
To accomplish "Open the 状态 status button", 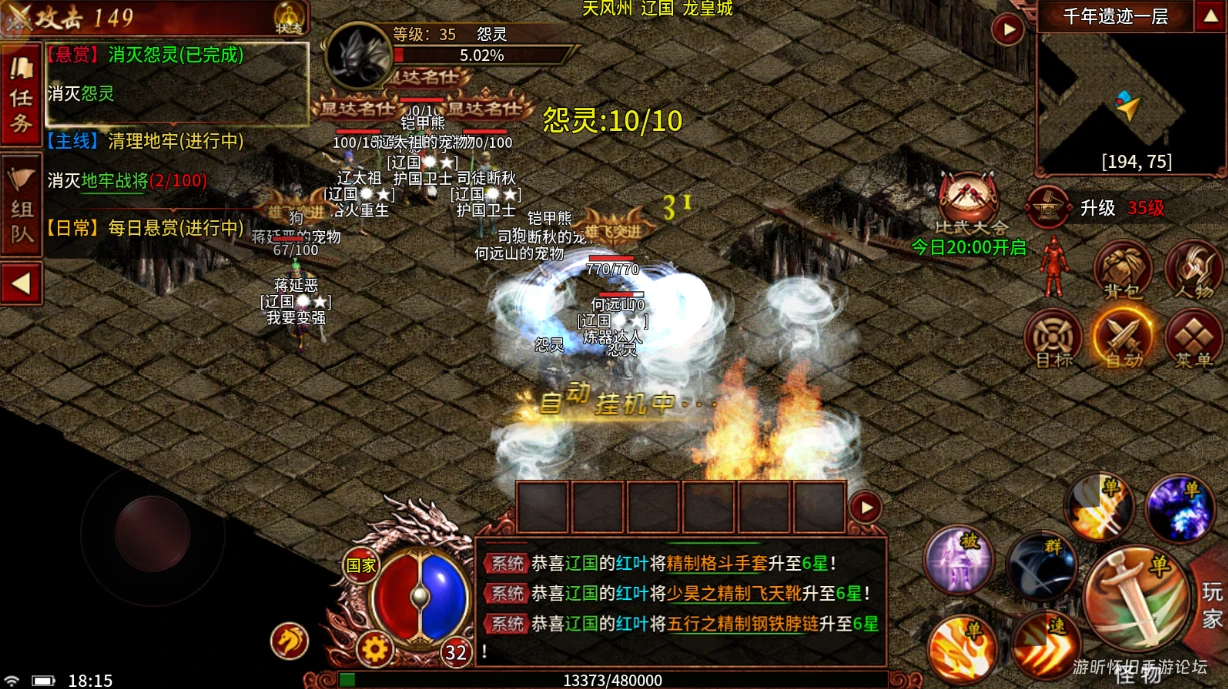I will pos(289,17).
